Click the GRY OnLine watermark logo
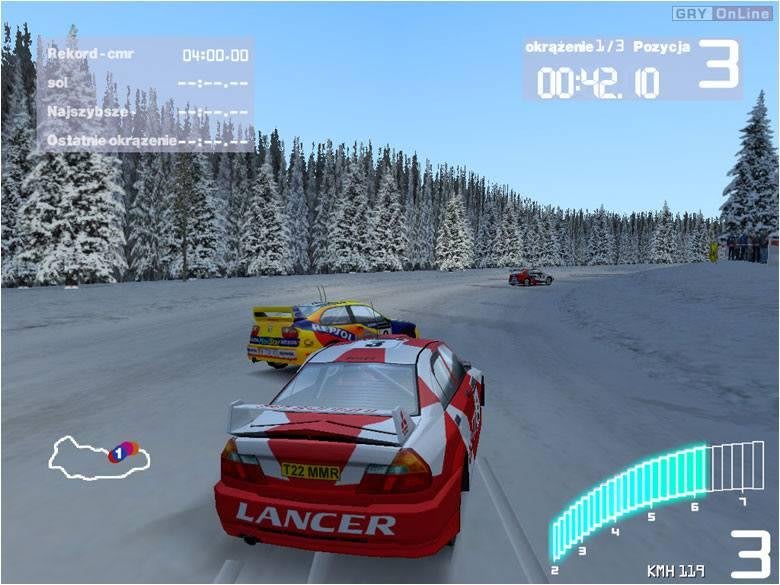780x585 pixels. point(723,13)
